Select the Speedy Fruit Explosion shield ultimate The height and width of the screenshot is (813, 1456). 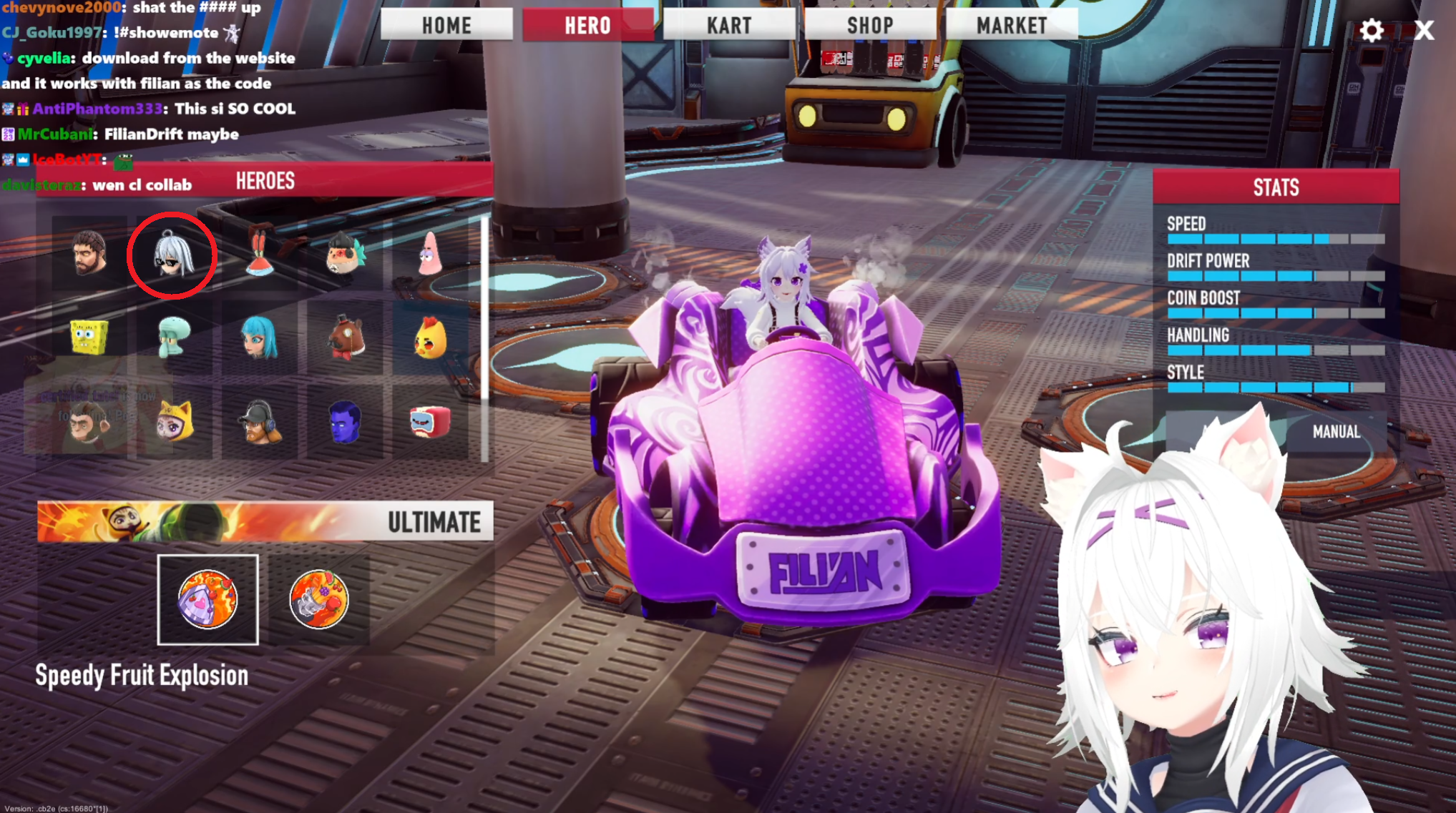click(x=207, y=599)
